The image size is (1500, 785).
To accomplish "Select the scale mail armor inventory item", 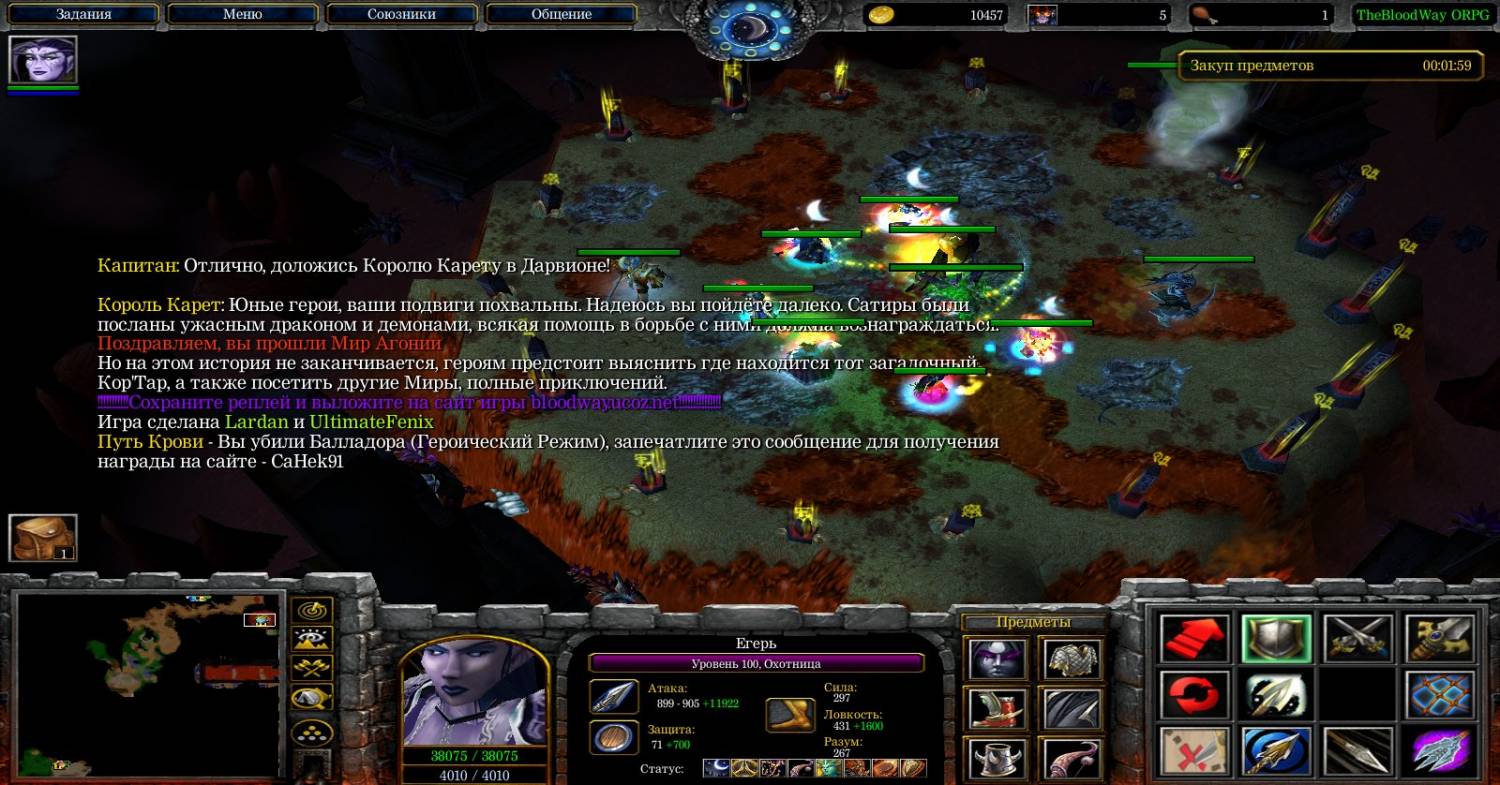I will (1072, 659).
